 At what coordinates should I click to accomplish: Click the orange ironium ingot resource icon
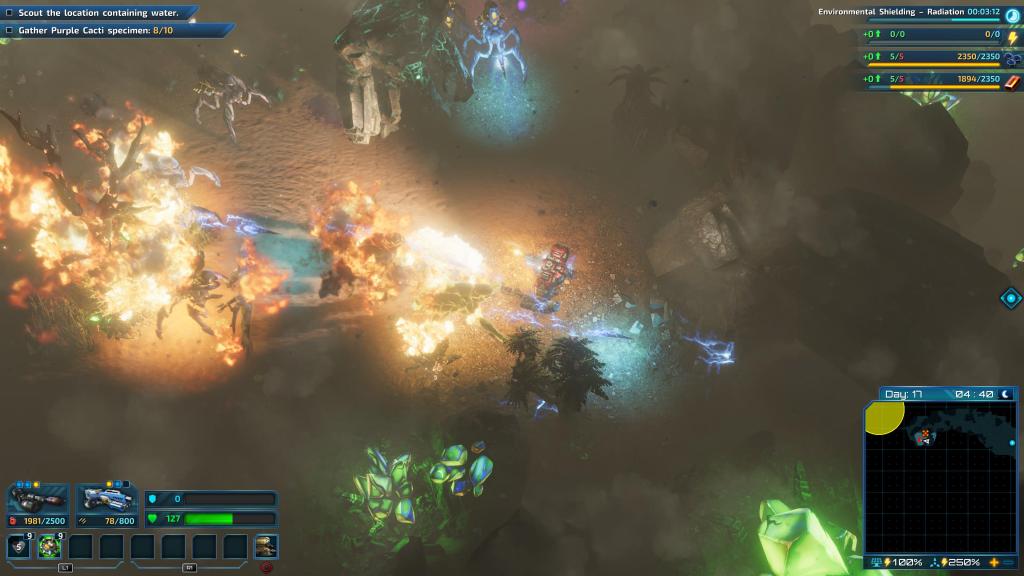1012,81
